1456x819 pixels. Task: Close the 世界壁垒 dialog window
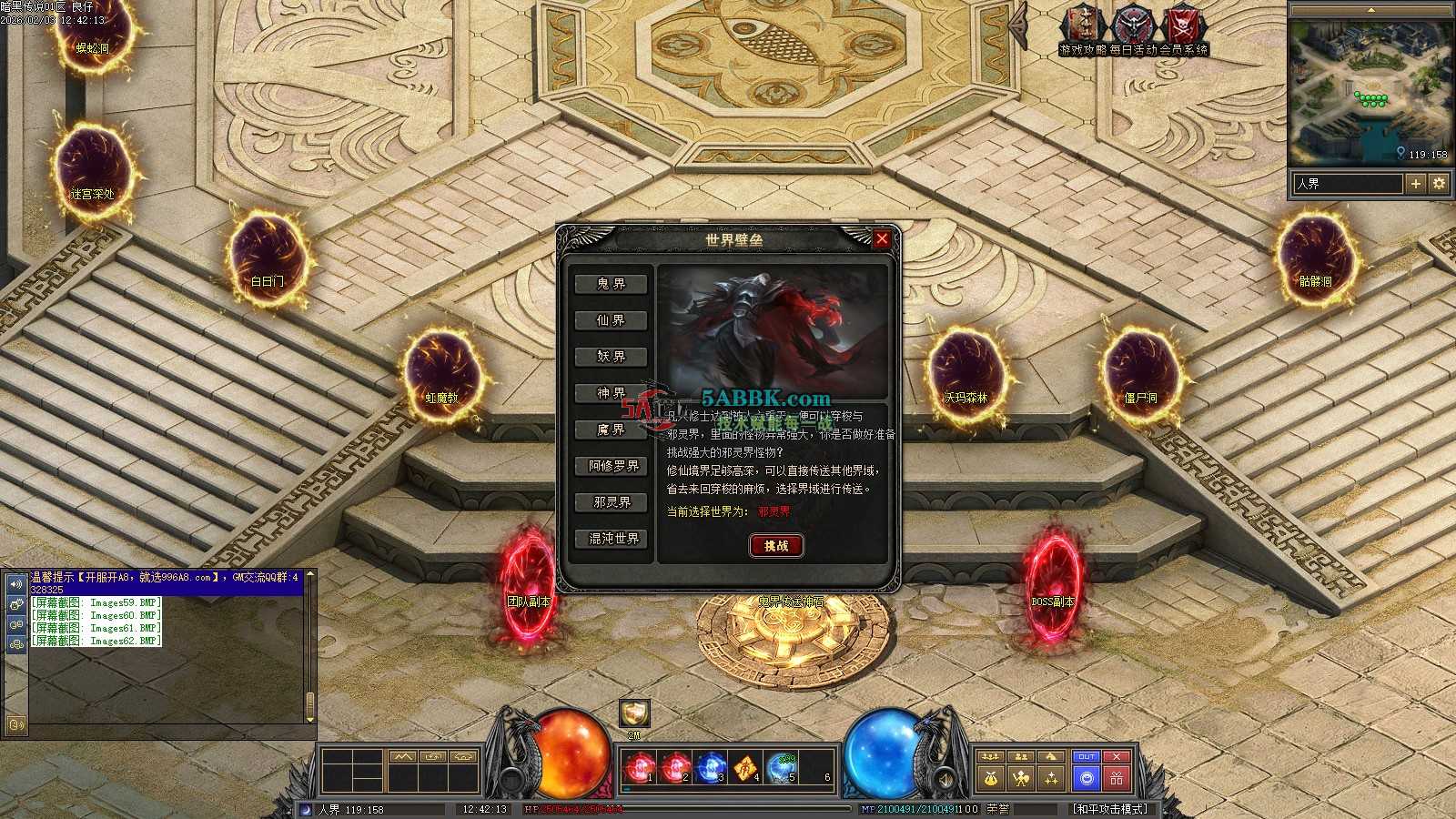[x=881, y=239]
